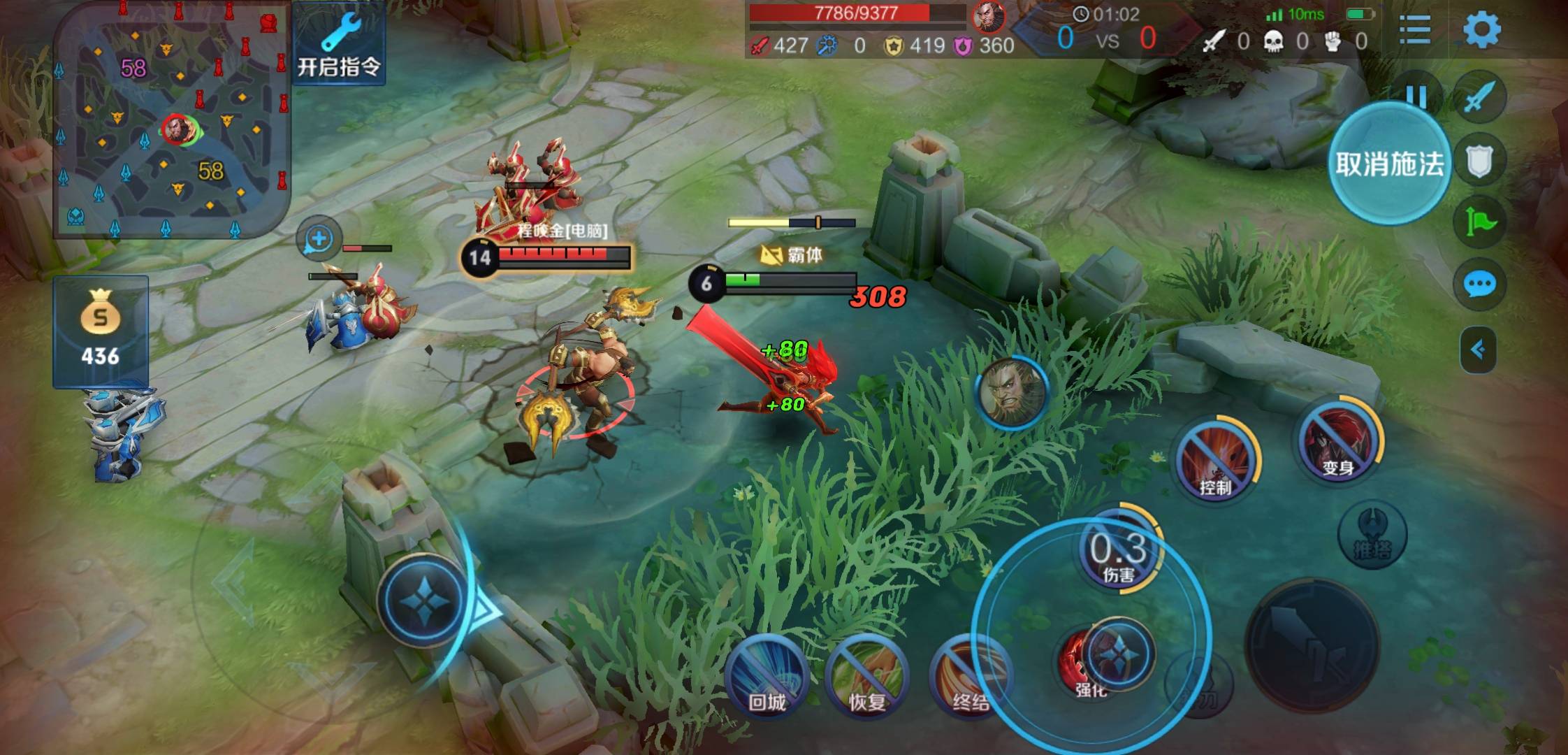Send the green flag gather signal
Screen dimensions: 1568x755
point(1479,222)
